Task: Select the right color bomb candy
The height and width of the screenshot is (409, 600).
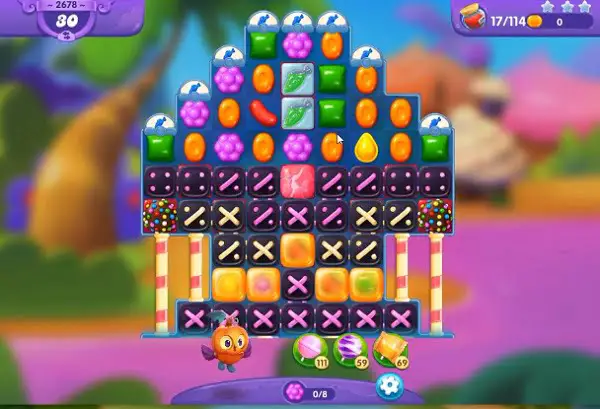Action: pos(434,215)
